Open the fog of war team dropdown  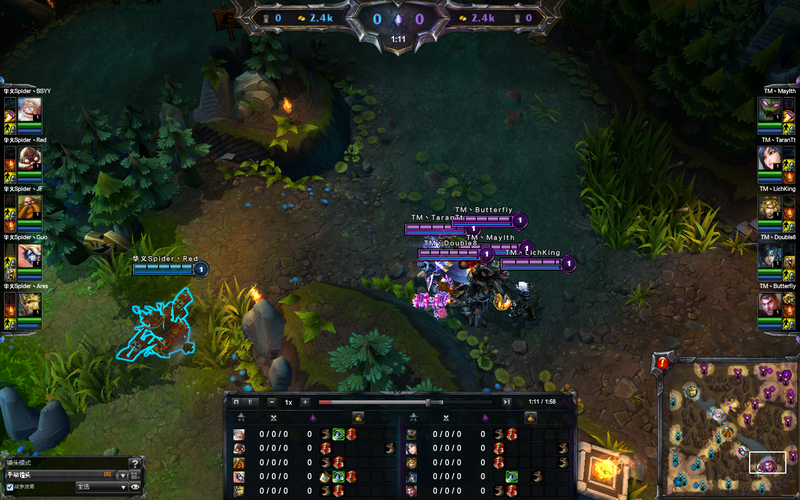tap(100, 487)
